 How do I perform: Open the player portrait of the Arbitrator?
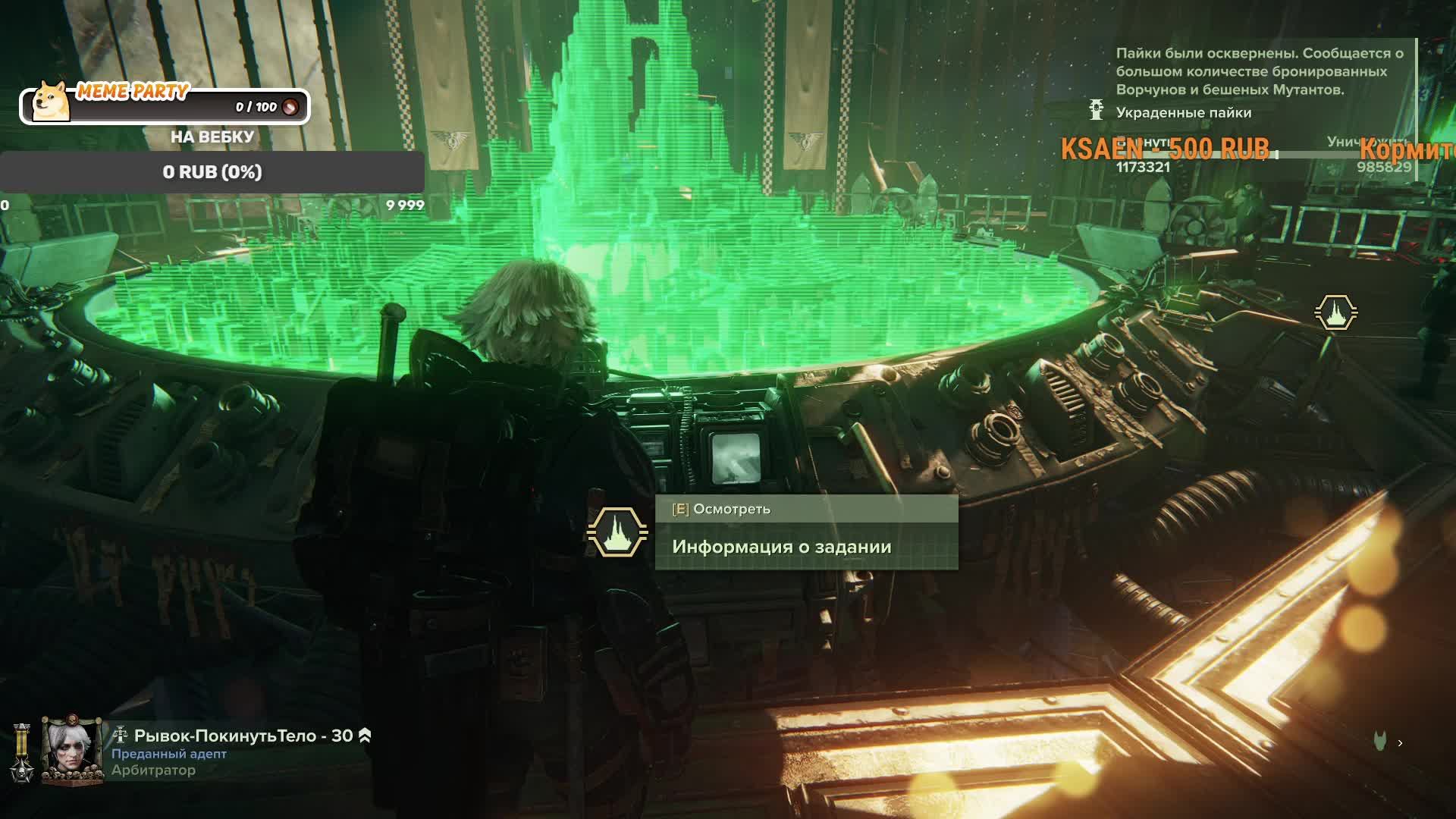tap(71, 749)
